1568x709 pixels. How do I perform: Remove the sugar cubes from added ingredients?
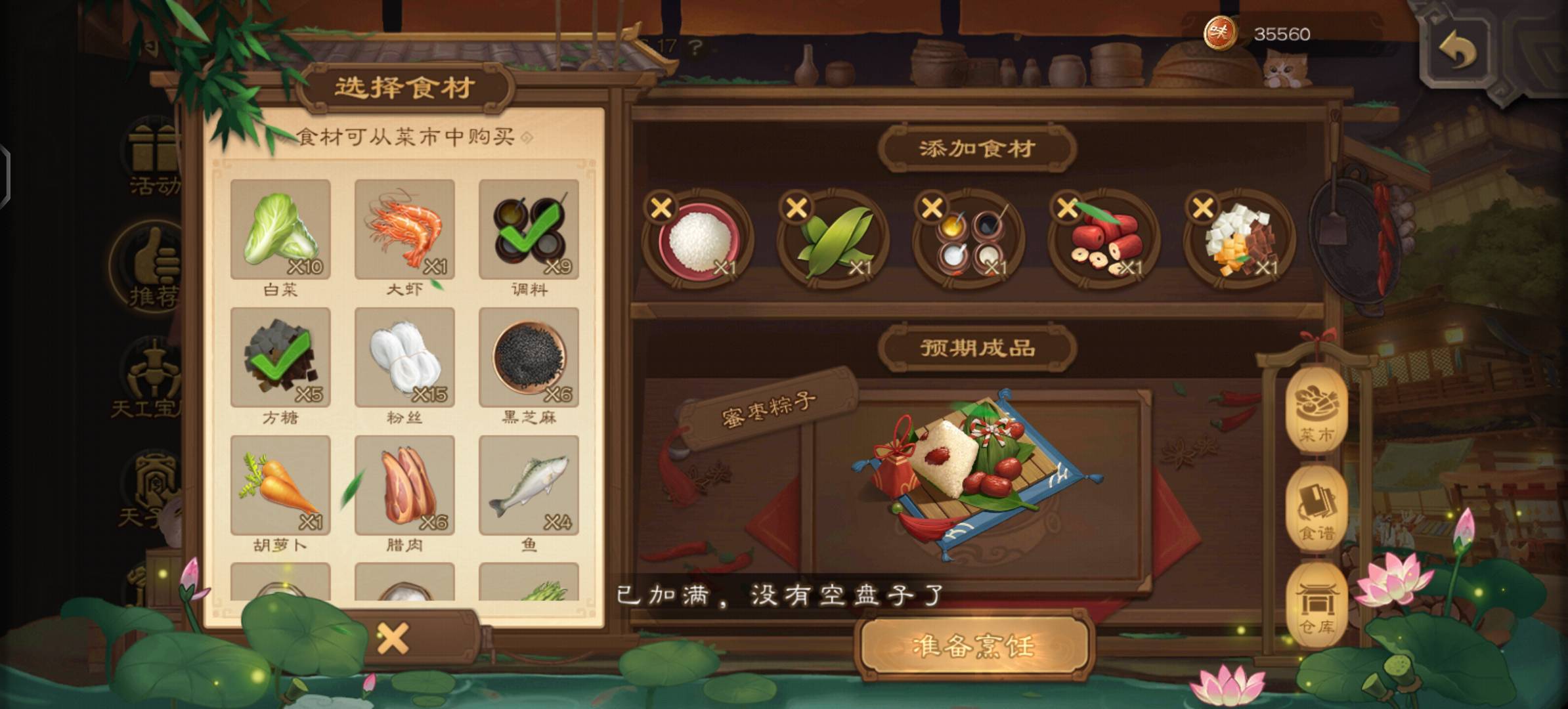[x=1202, y=208]
